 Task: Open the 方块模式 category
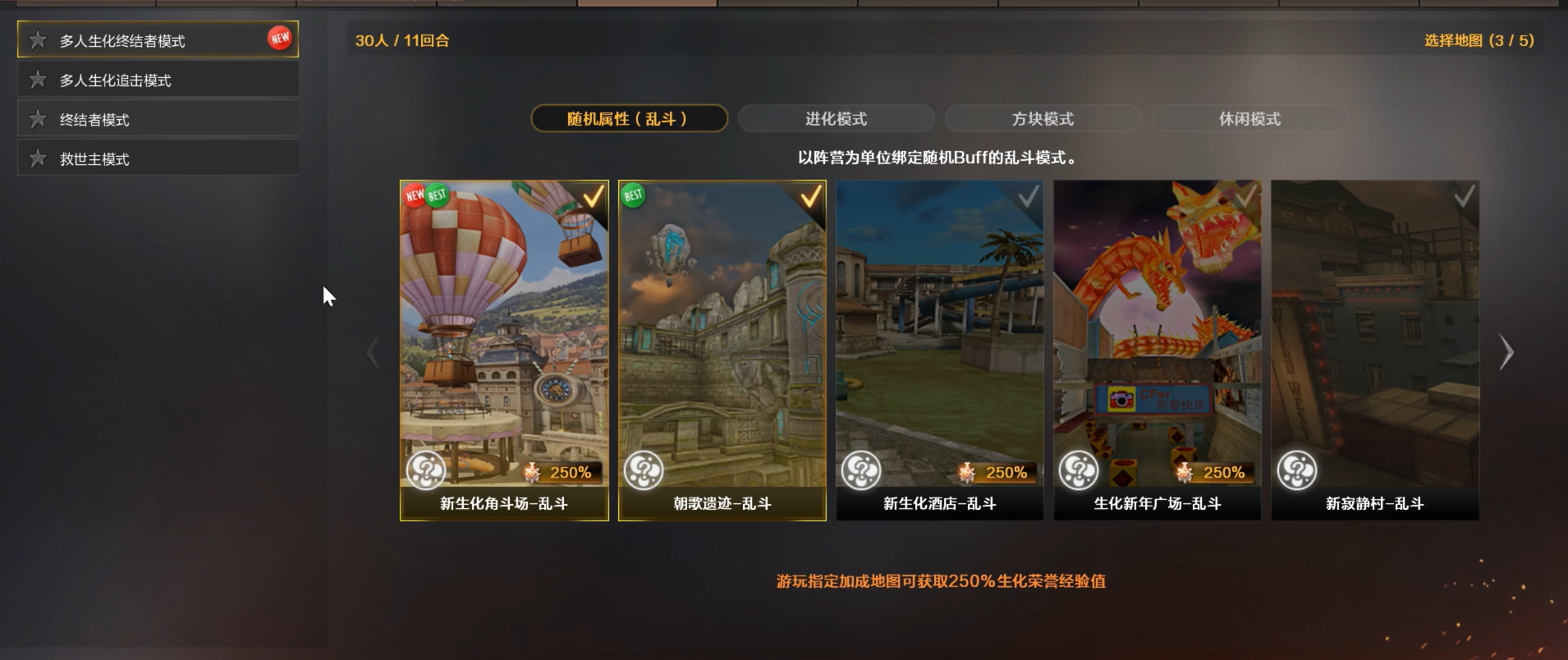click(1043, 118)
